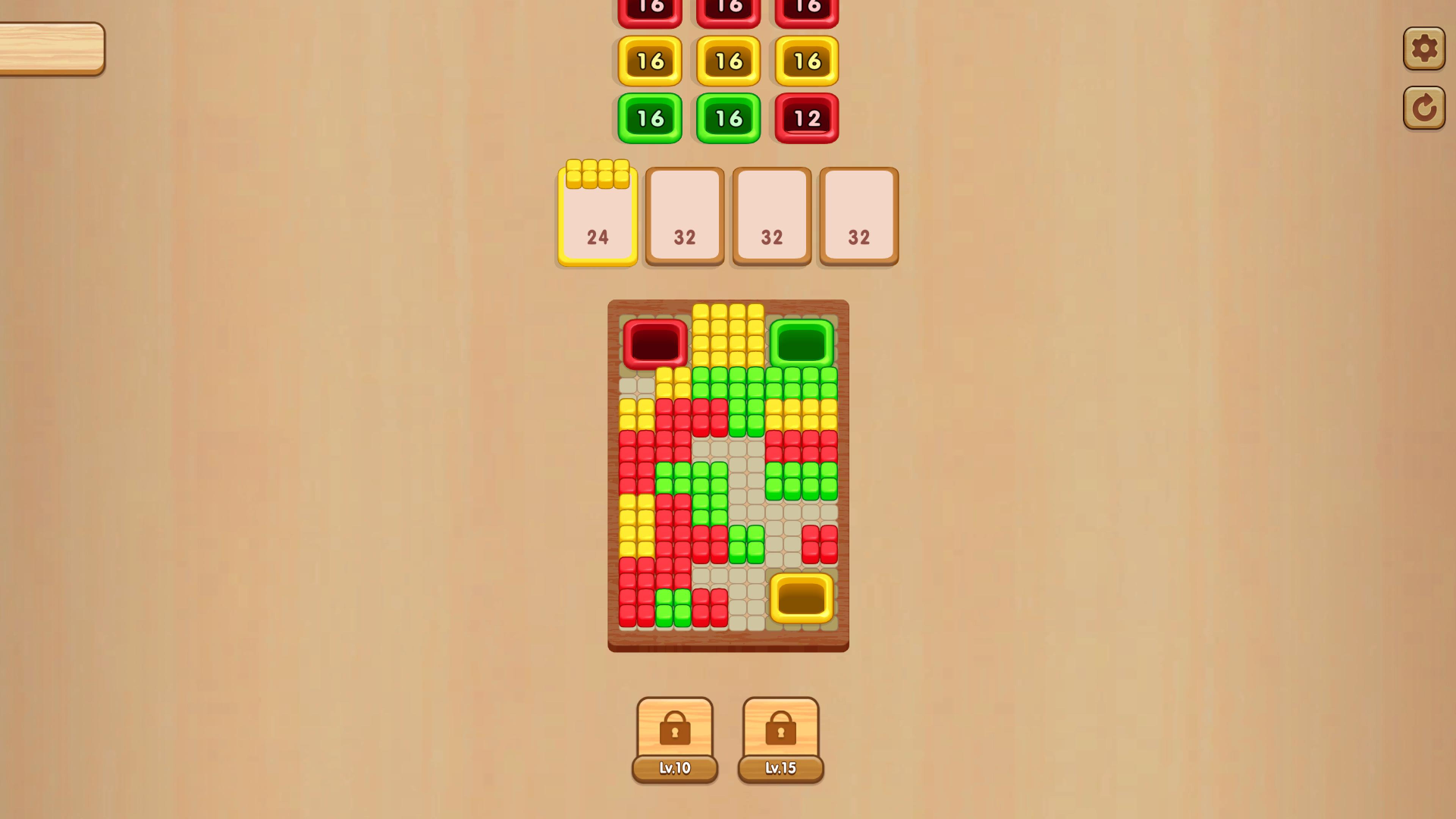Restart the level with the refresh icon

(1424, 106)
